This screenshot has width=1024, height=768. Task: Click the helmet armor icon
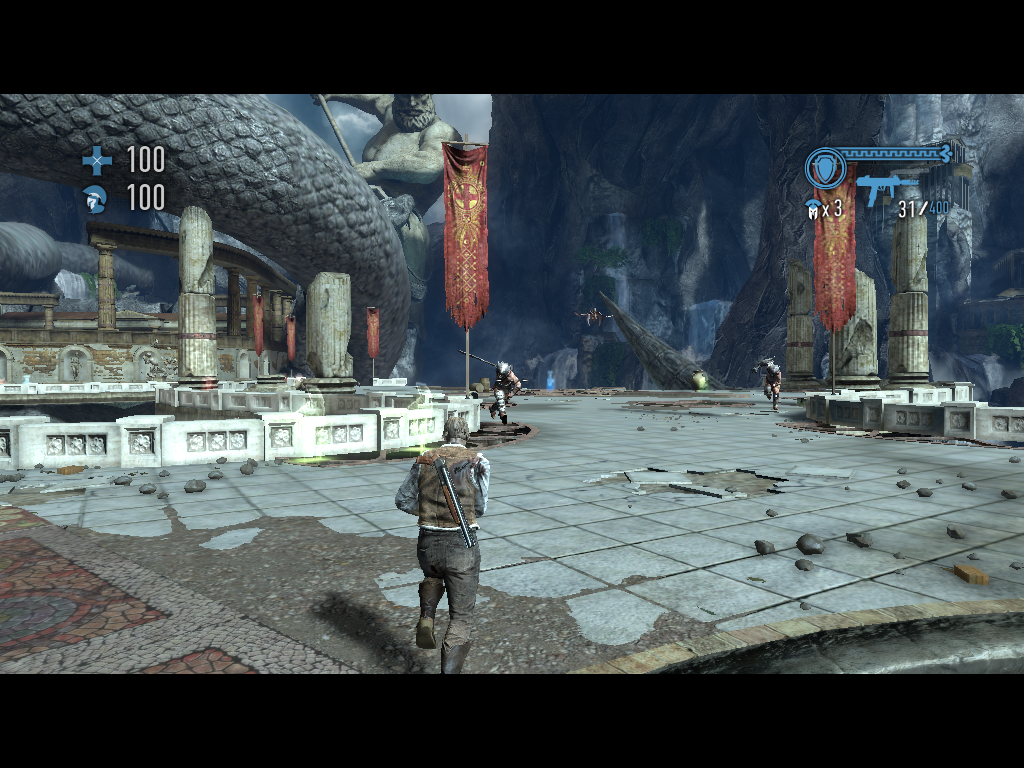pyautogui.click(x=96, y=198)
